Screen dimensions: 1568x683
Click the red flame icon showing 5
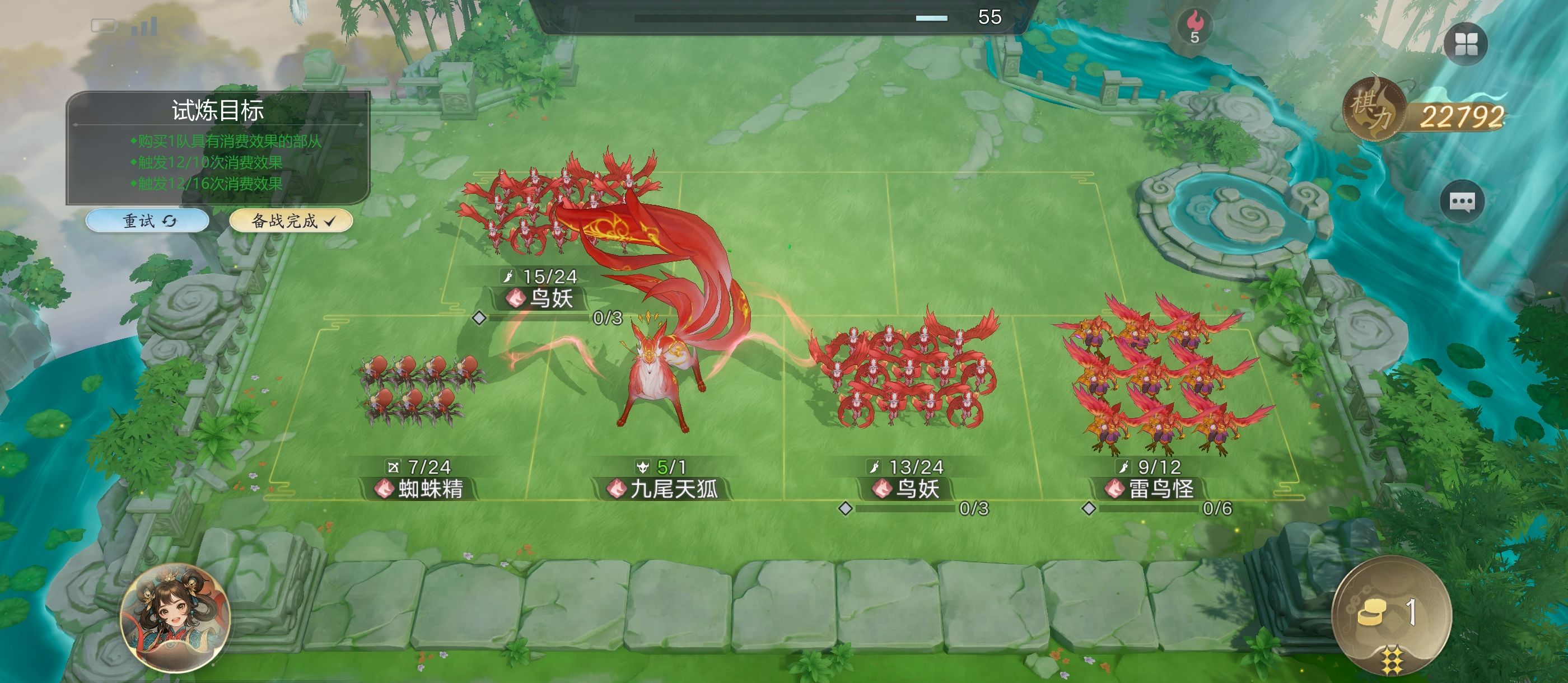[1195, 26]
